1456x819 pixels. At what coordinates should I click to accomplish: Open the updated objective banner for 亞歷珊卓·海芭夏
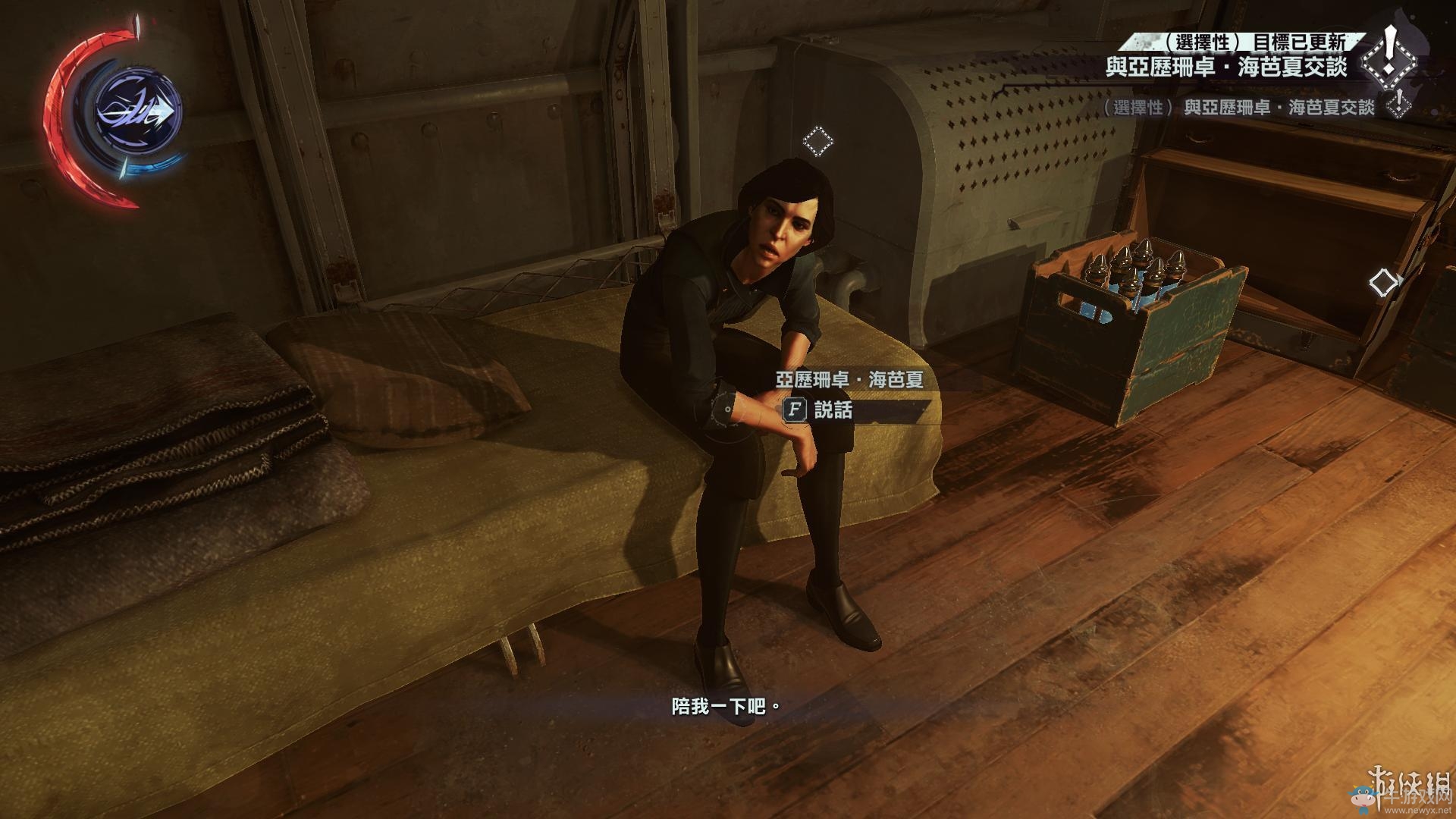[1225, 67]
